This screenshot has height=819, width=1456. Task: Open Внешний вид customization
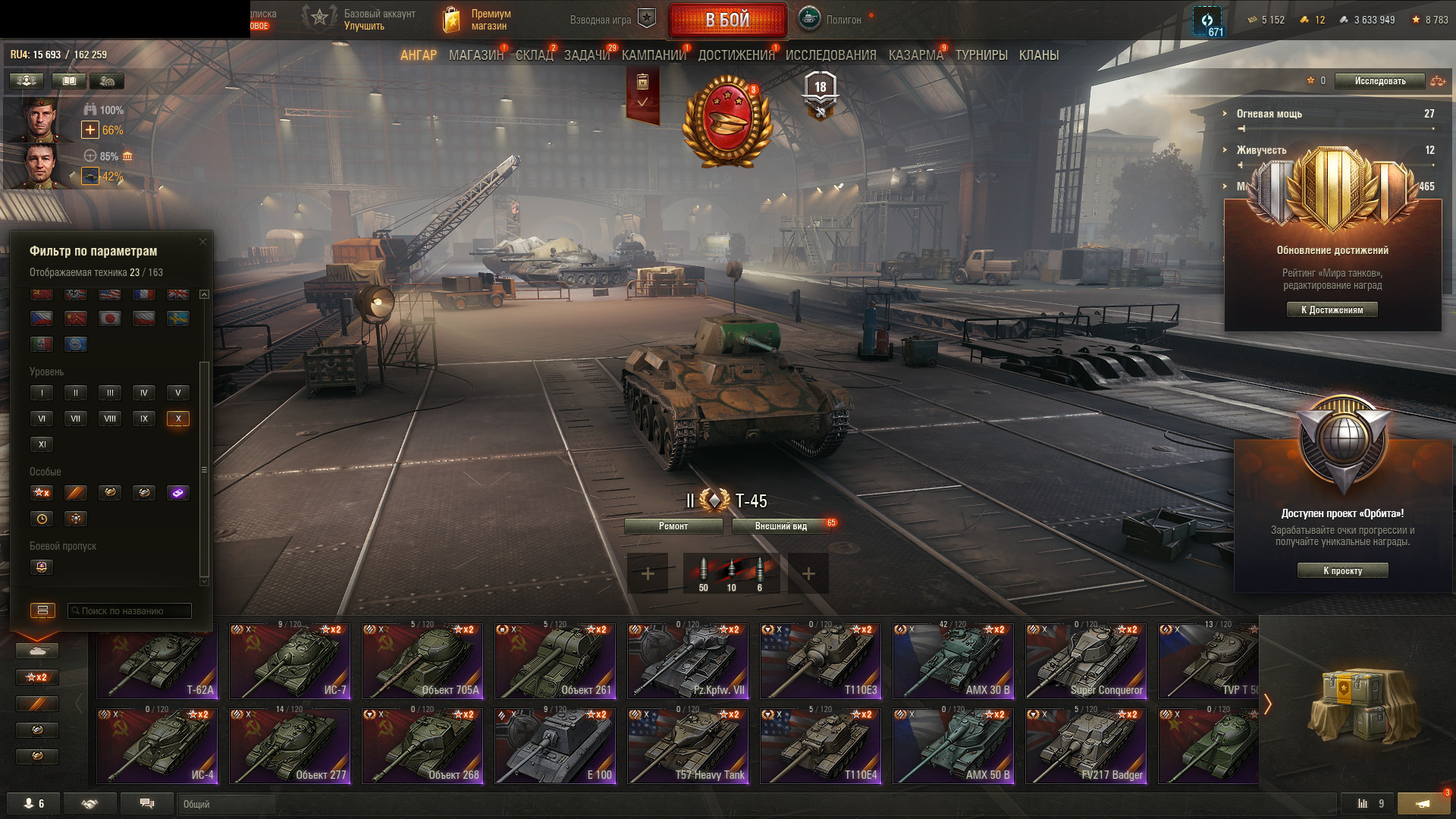point(780,526)
